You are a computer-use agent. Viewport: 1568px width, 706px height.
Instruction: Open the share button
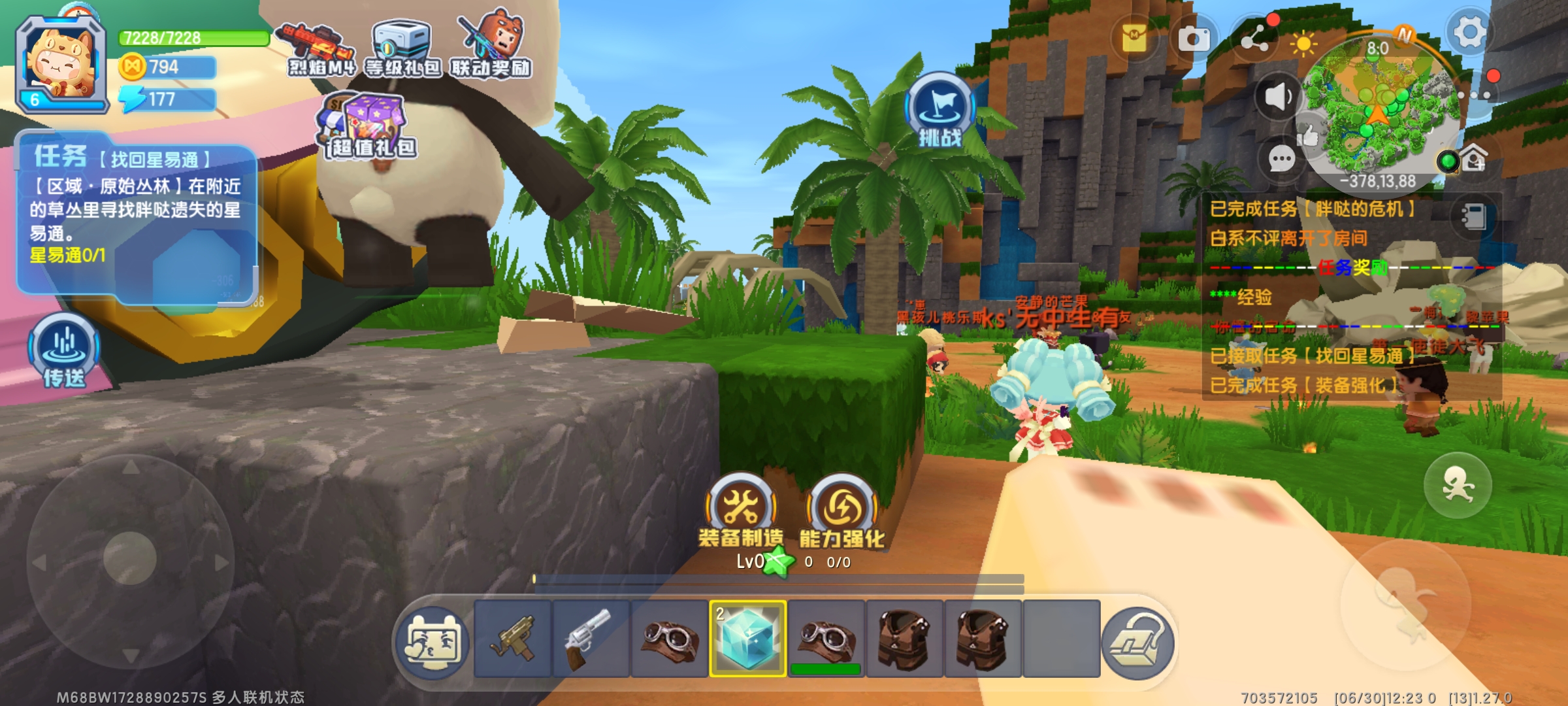[x=1255, y=41]
